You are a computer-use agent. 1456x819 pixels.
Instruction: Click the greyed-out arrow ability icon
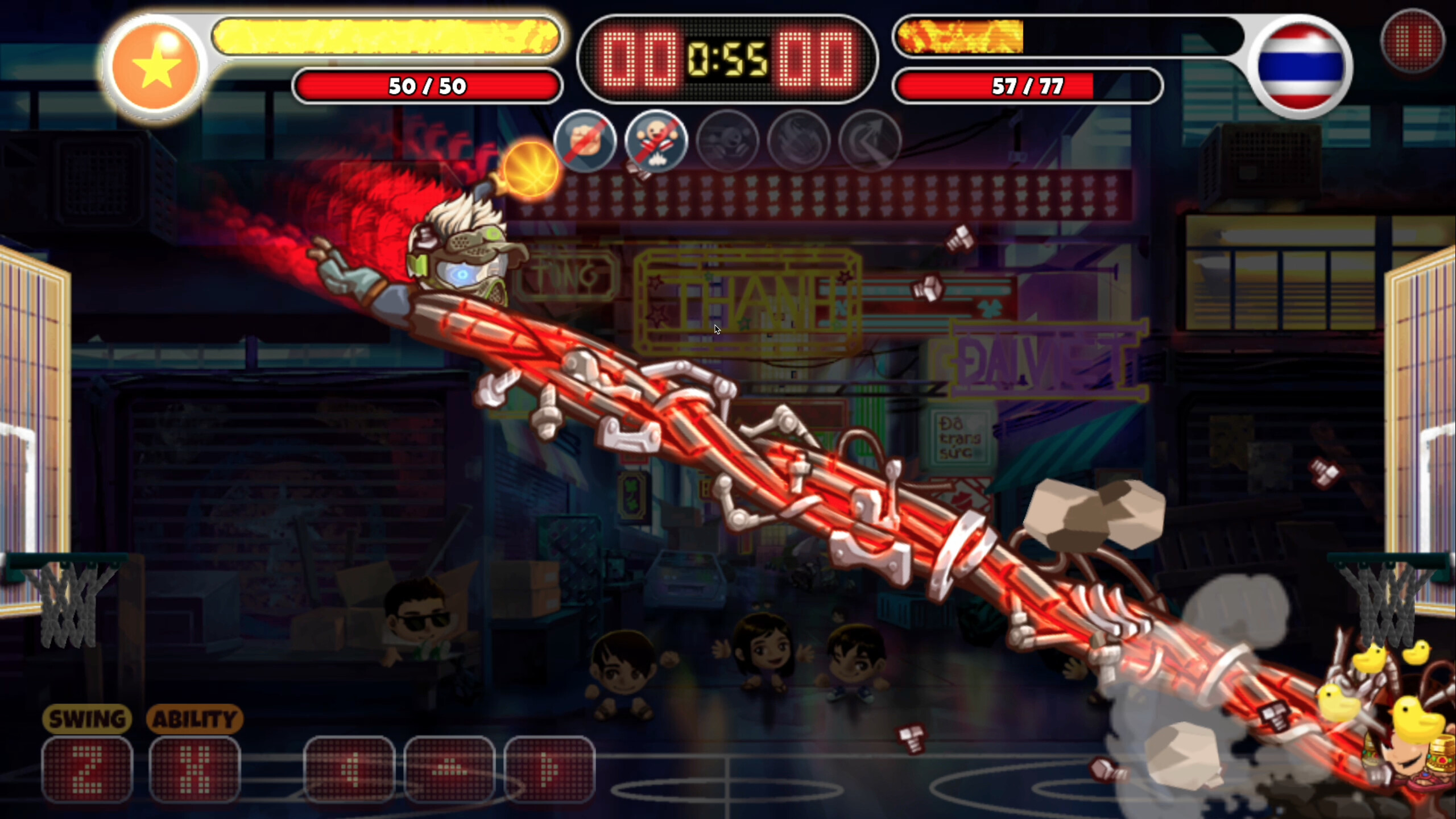click(871, 143)
